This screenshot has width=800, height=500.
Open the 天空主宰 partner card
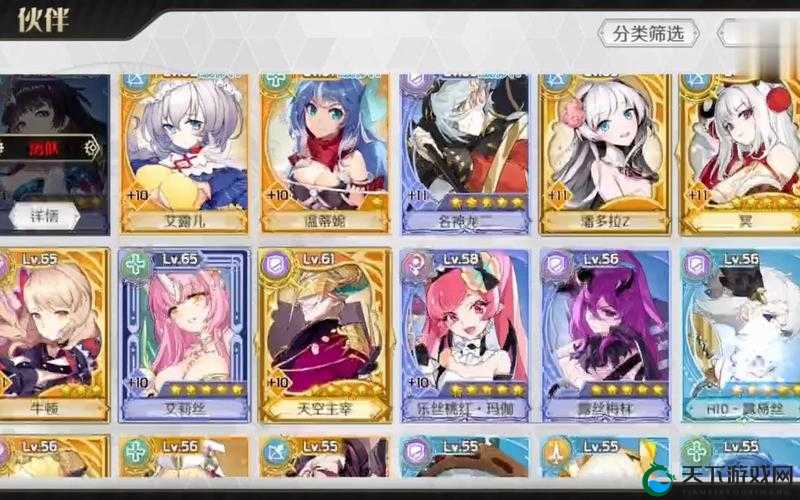[325, 335]
